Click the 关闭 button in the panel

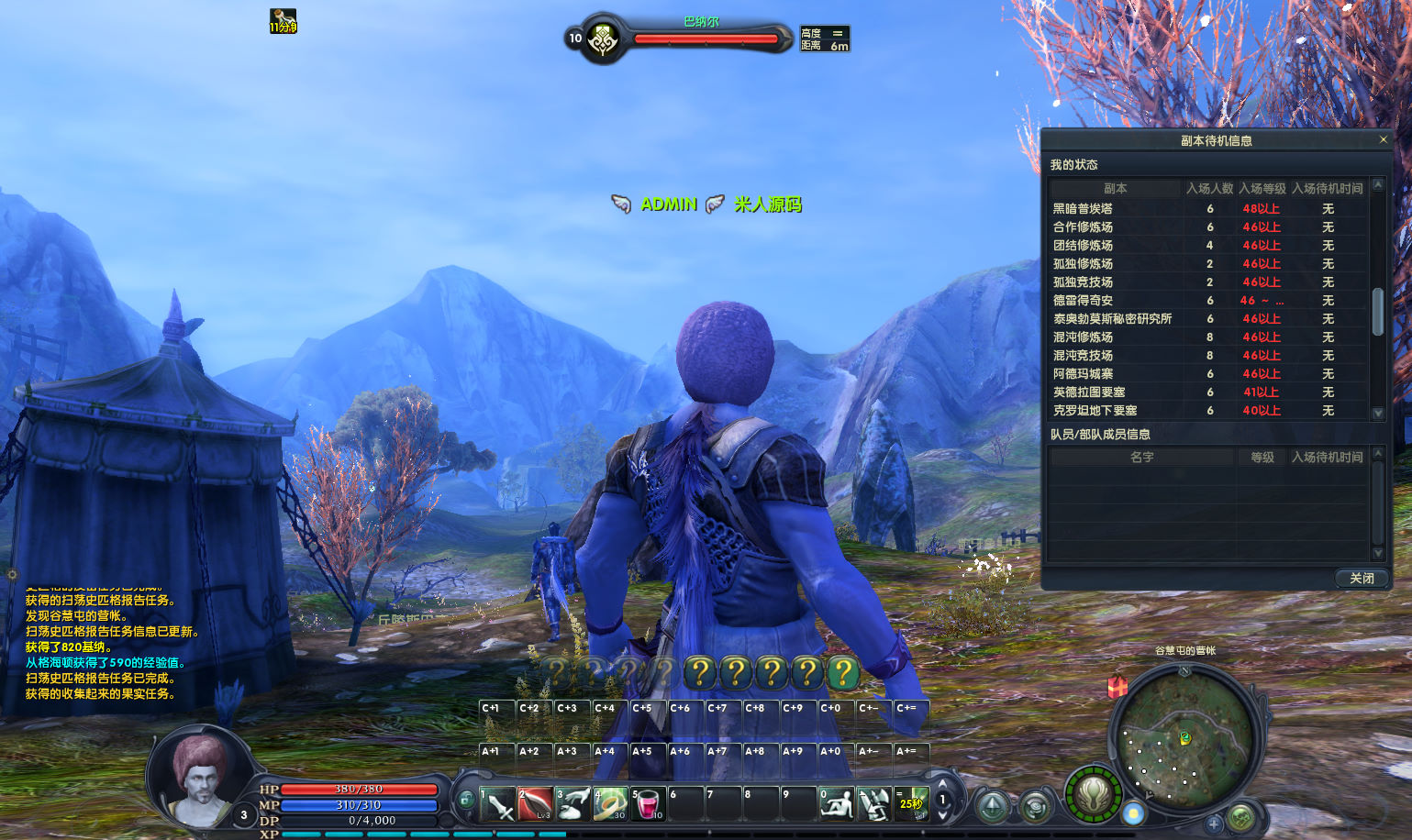tap(1362, 578)
